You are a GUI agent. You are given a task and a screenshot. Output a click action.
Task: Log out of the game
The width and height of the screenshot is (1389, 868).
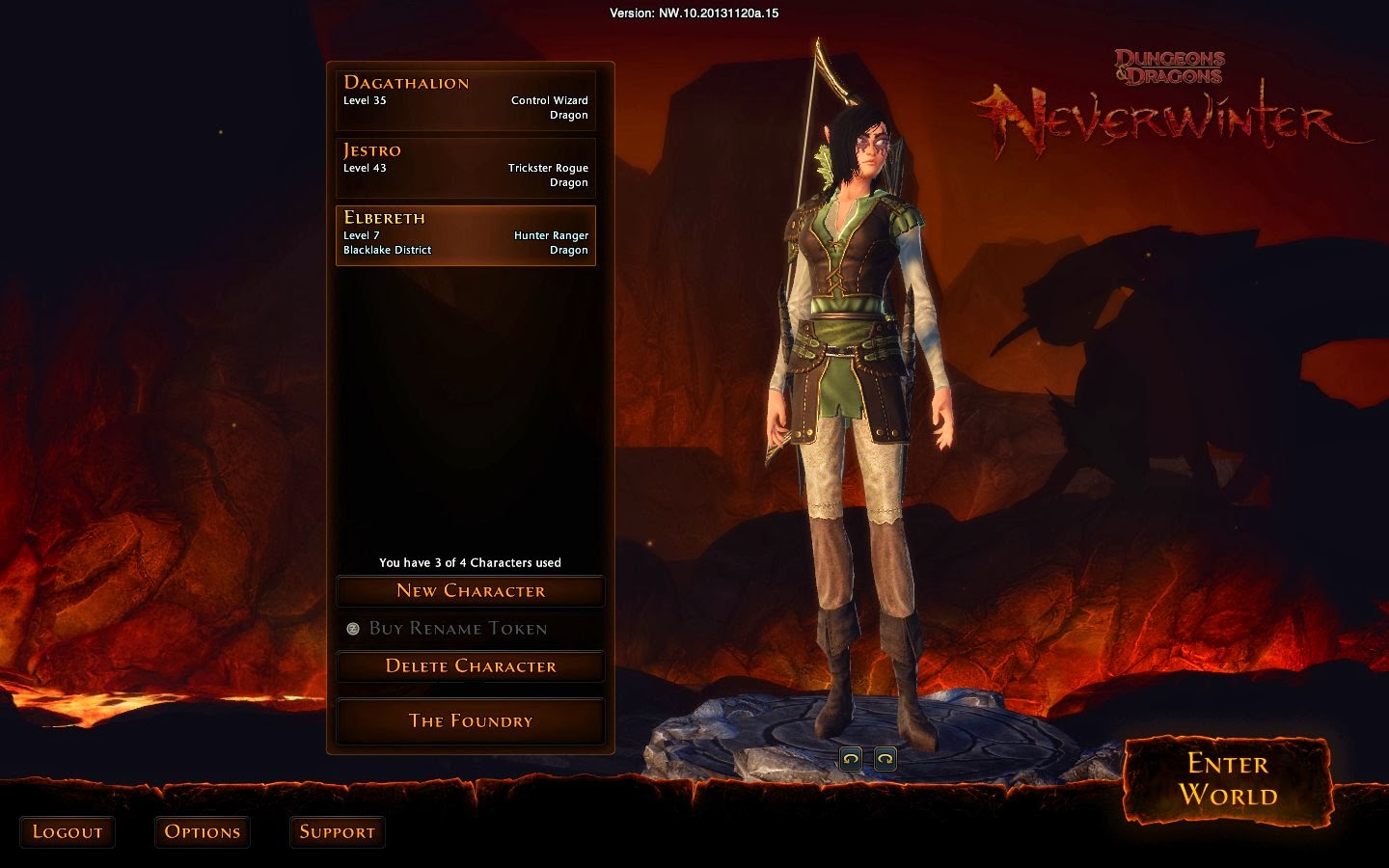(x=68, y=832)
